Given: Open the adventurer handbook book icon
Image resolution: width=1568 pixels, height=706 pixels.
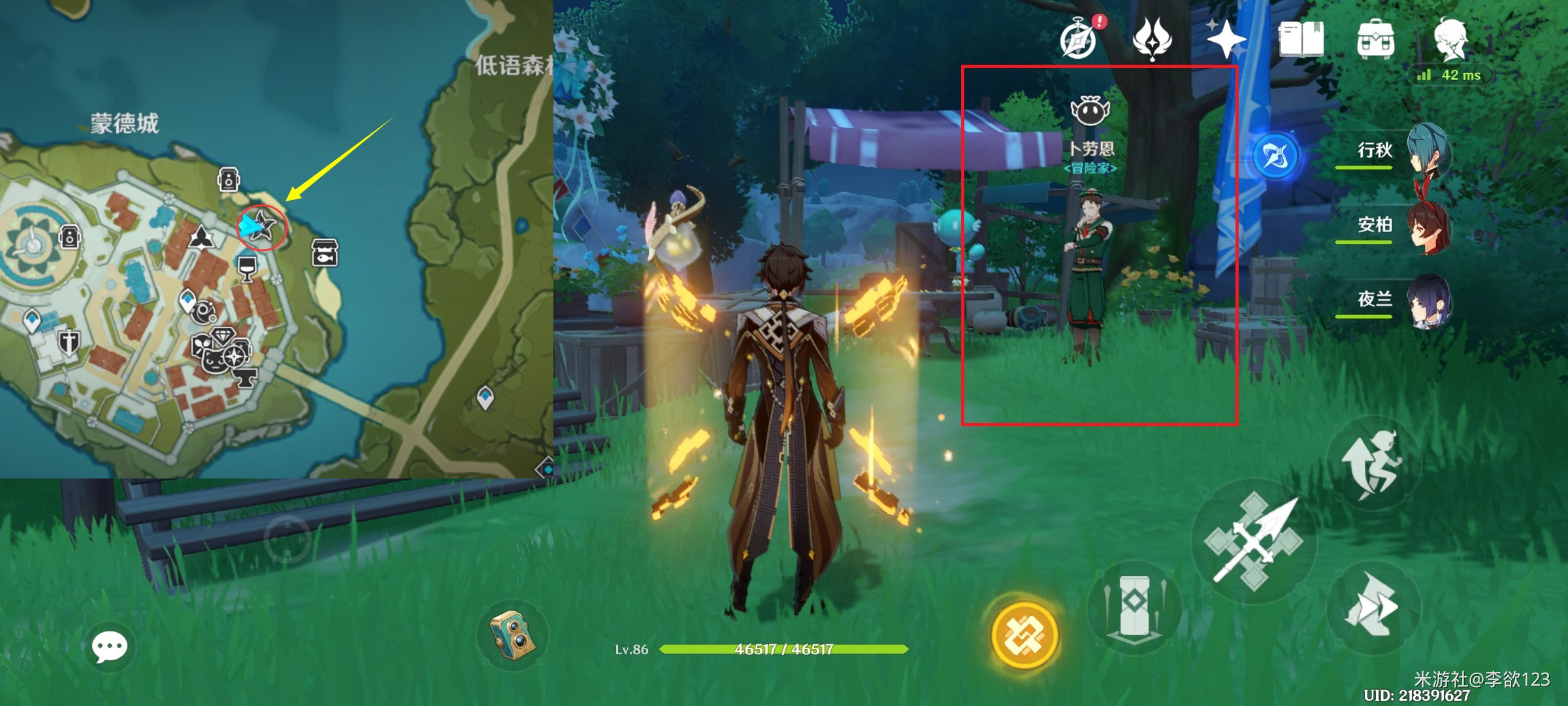Looking at the screenshot, I should (x=1301, y=39).
